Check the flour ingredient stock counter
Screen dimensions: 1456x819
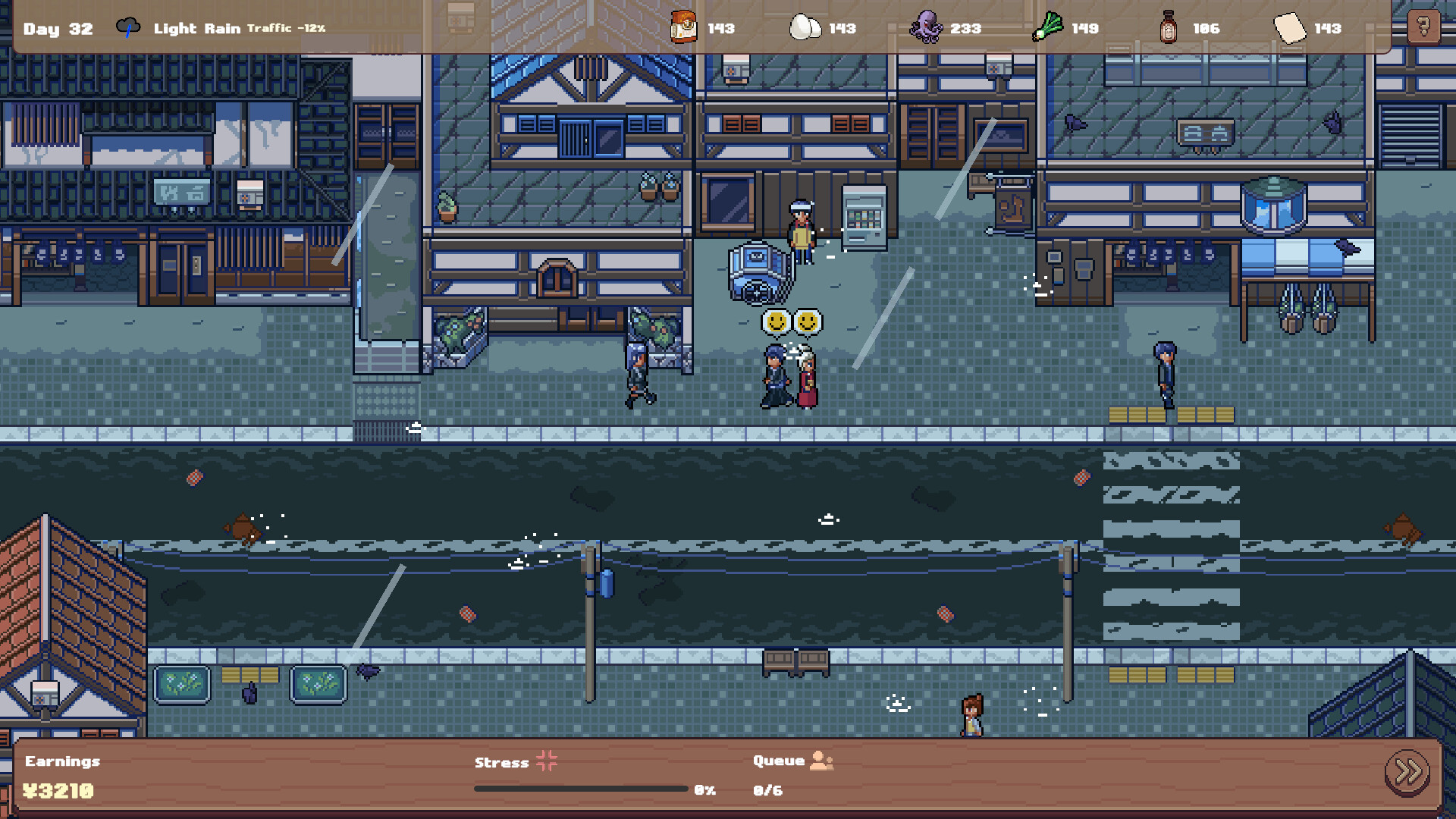[682, 28]
